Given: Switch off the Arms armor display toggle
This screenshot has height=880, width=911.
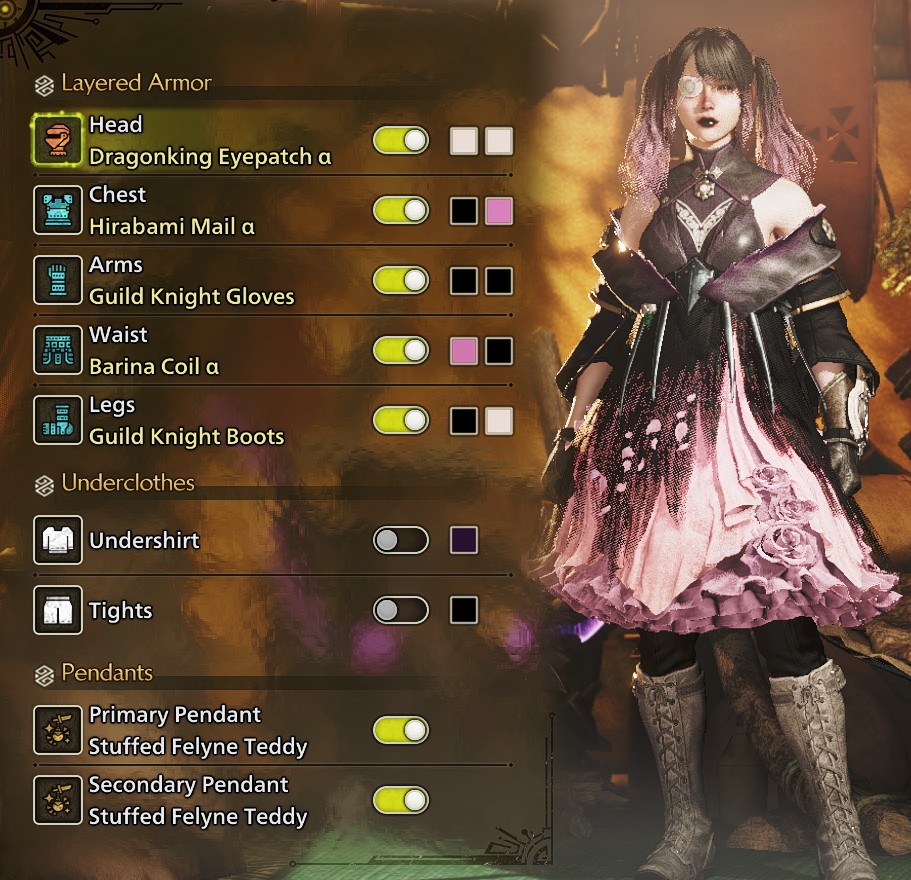Looking at the screenshot, I should 400,281.
